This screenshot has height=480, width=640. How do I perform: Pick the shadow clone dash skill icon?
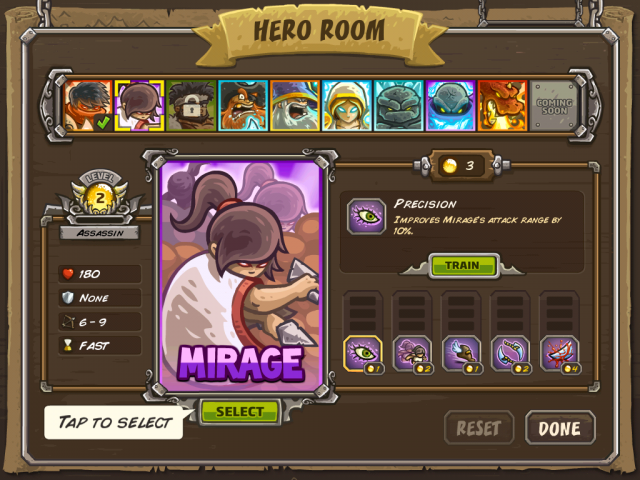412,353
